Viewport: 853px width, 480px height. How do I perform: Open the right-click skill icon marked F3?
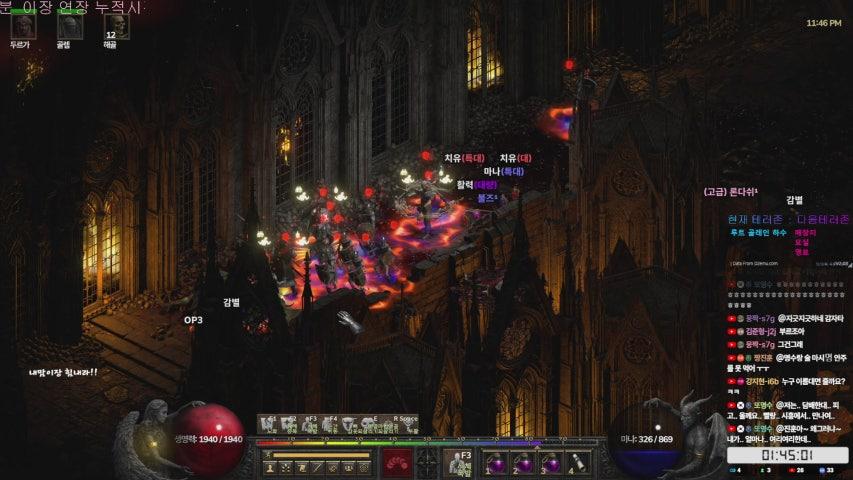coord(460,463)
